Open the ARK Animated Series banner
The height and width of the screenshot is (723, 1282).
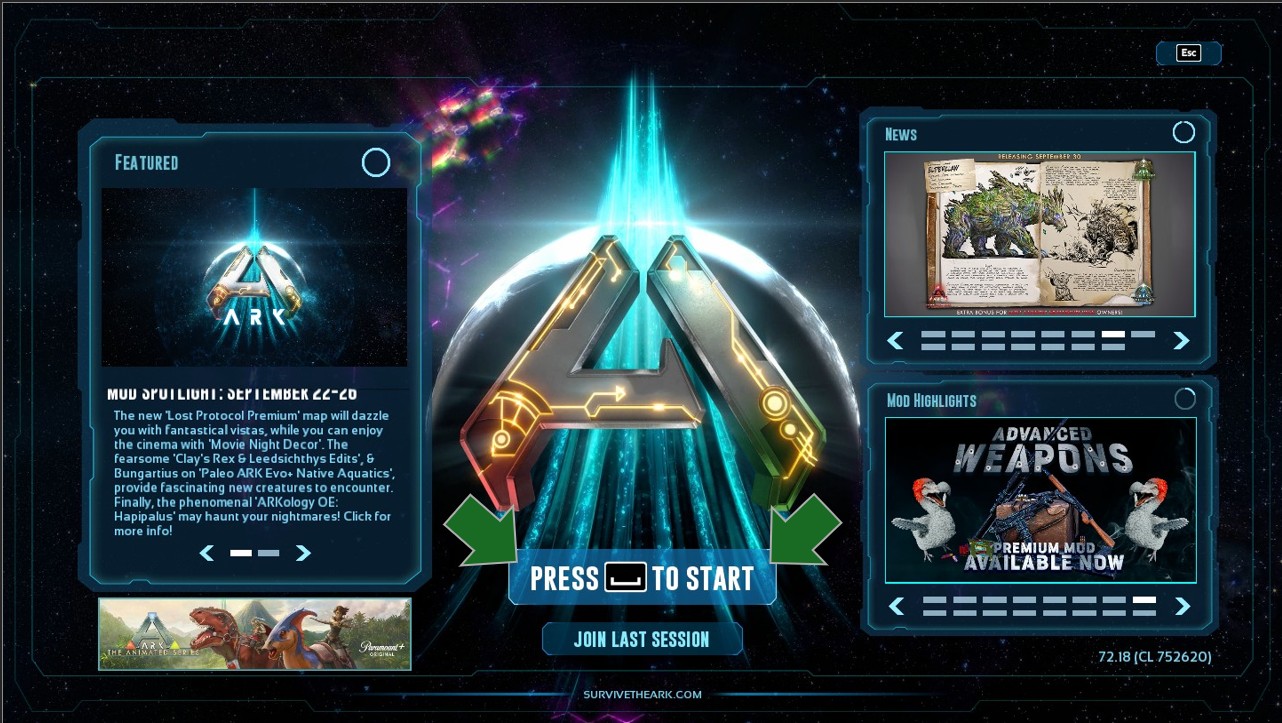[255, 634]
